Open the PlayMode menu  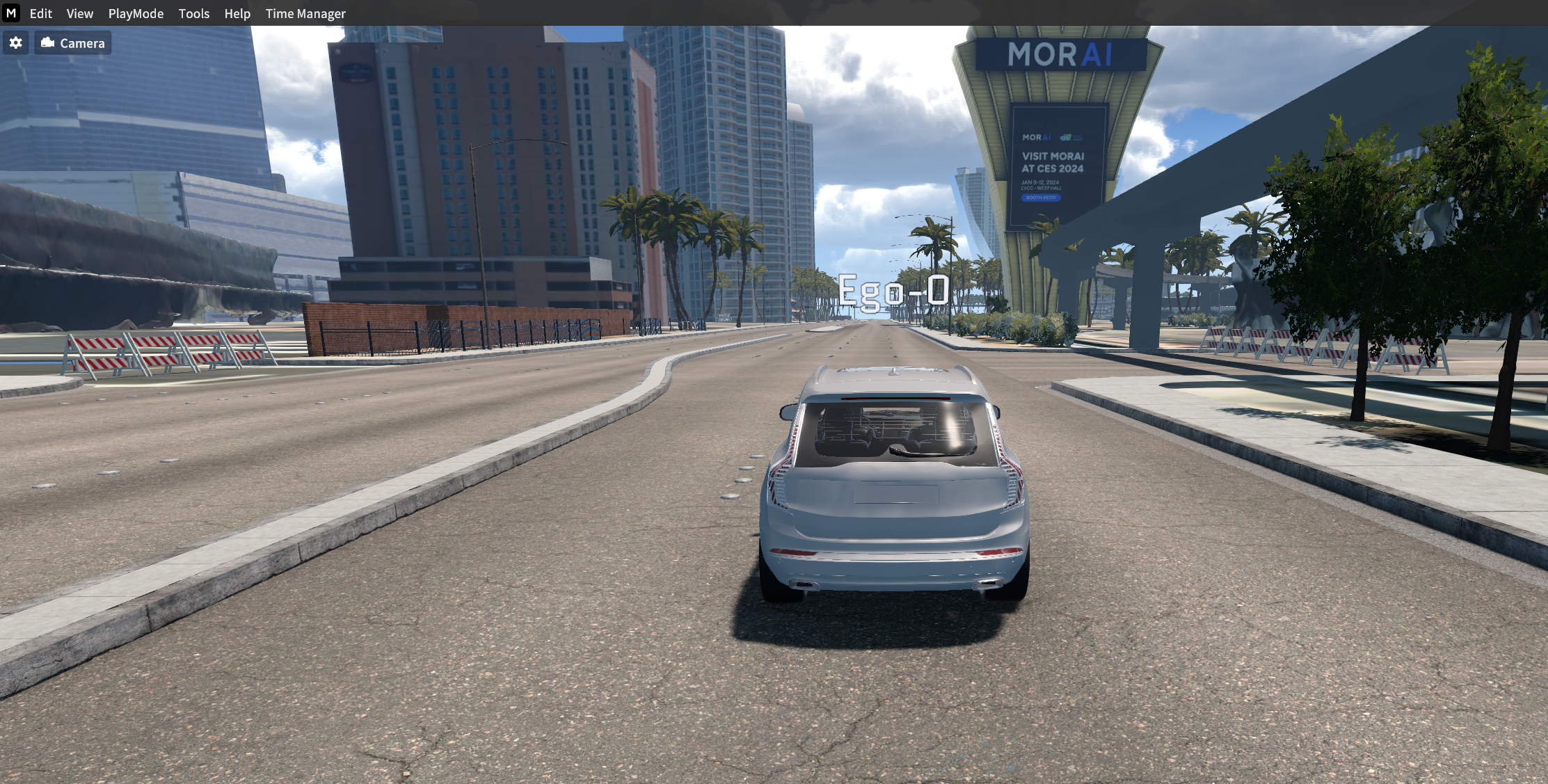(x=136, y=13)
